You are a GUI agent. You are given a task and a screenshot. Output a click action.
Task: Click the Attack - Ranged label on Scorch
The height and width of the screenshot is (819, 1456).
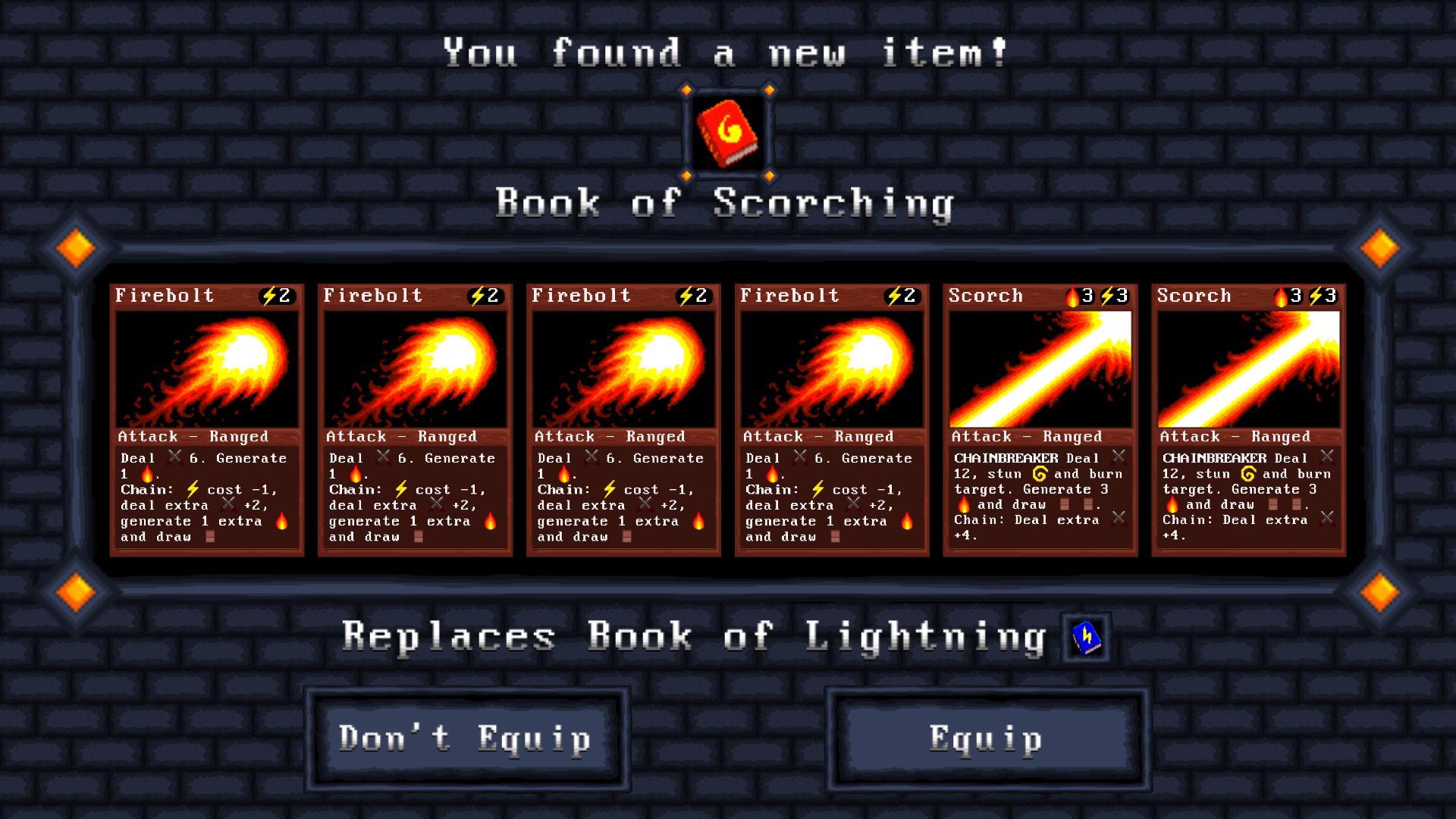click(1025, 437)
